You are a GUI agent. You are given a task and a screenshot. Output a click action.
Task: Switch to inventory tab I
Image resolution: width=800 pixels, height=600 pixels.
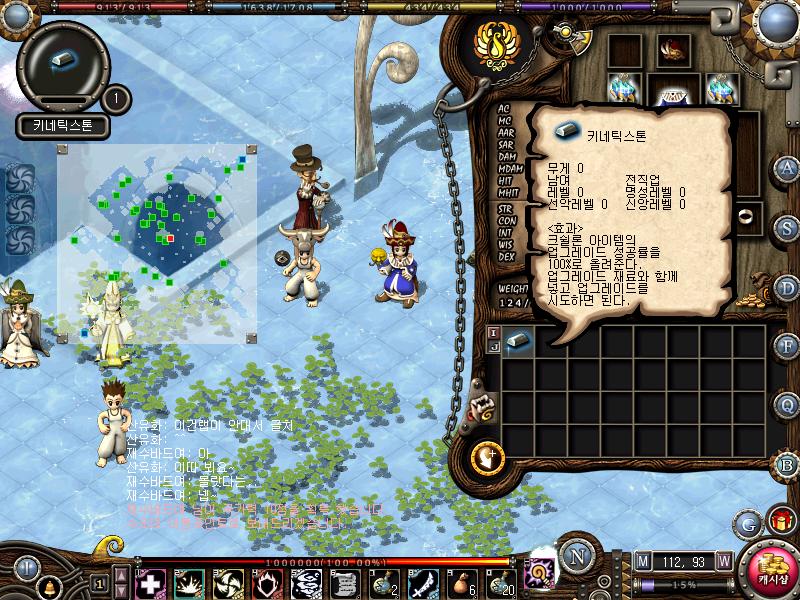(x=493, y=332)
